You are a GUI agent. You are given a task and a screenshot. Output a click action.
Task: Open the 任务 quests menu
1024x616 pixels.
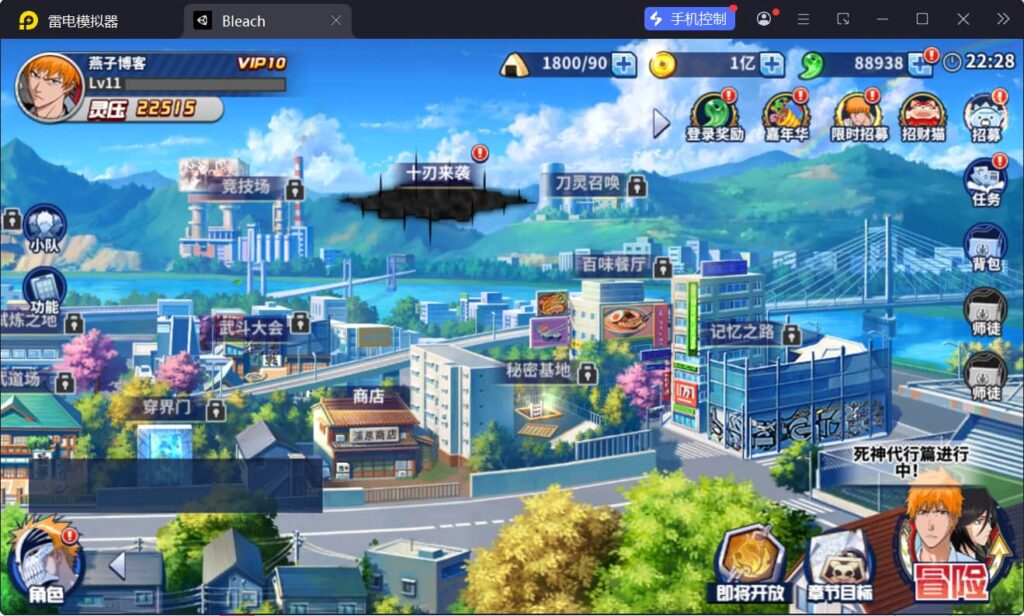tap(985, 181)
